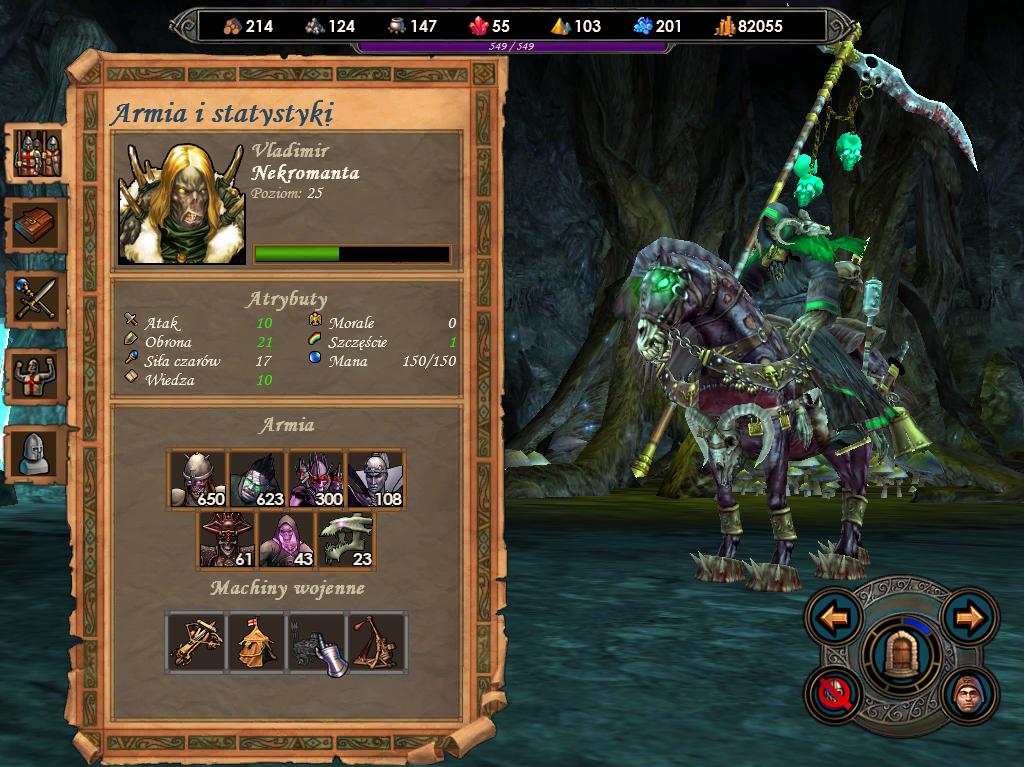Viewport: 1025px width, 767px height.
Task: Click the catapult war machine
Action: [x=376, y=641]
